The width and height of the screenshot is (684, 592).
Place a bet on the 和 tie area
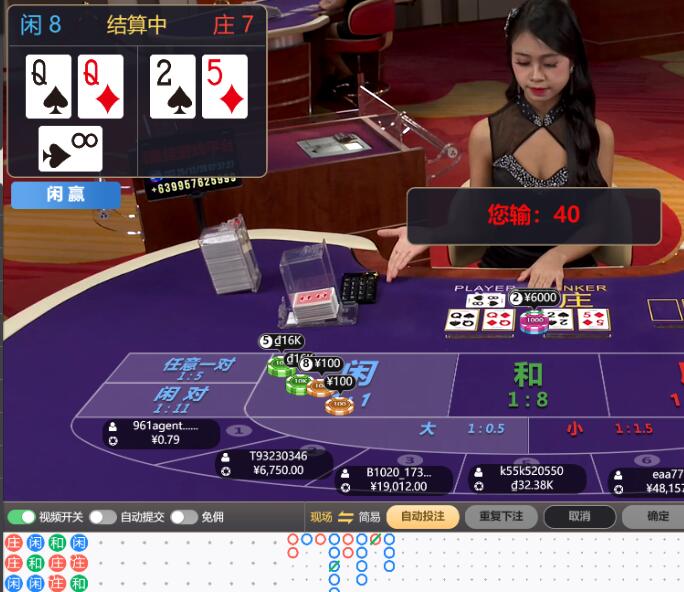coord(527,385)
